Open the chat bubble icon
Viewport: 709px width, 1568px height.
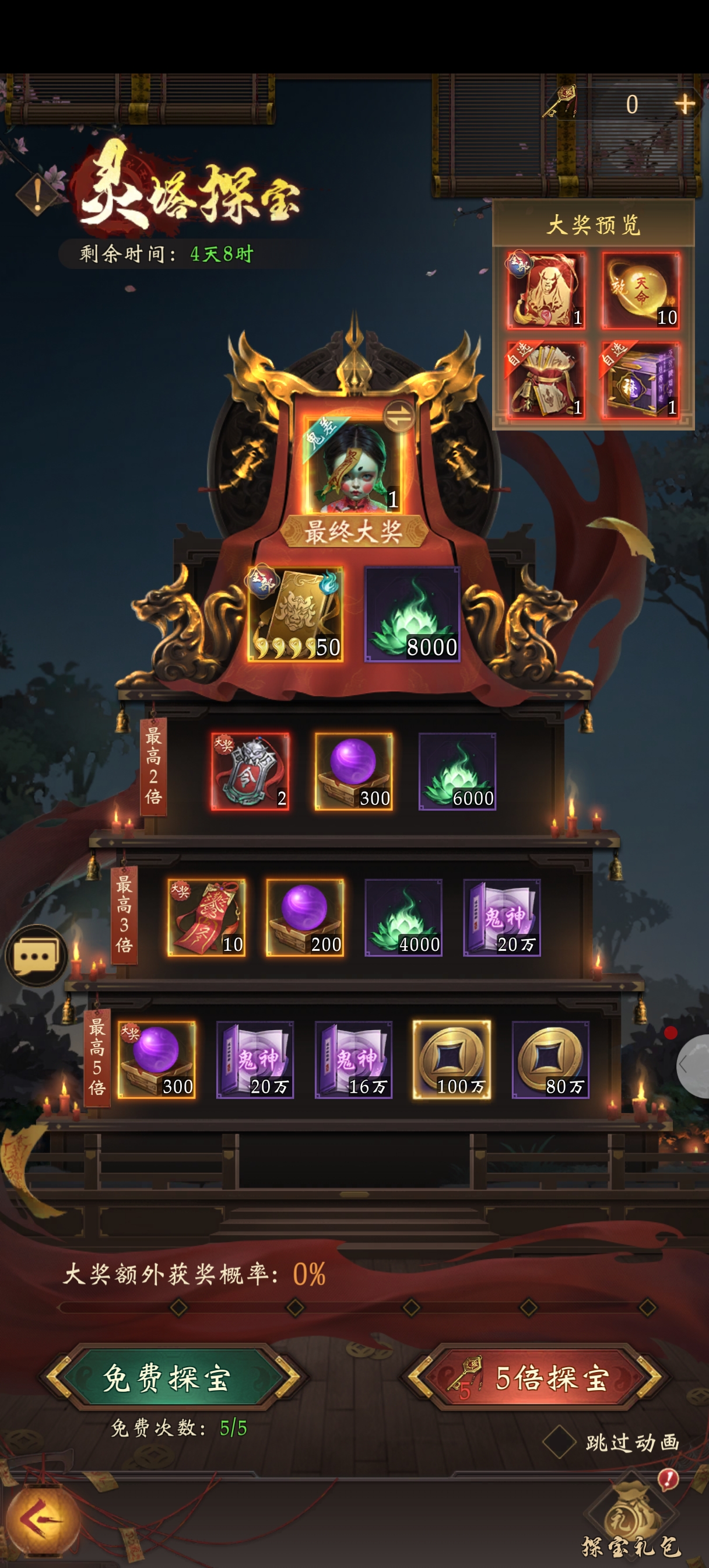coord(36,956)
